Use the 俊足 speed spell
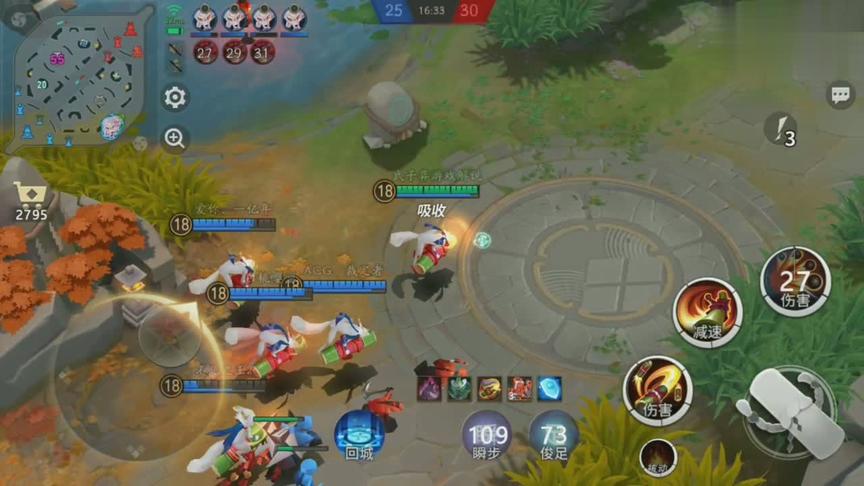Viewport: 864px width, 486px height. [x=553, y=436]
